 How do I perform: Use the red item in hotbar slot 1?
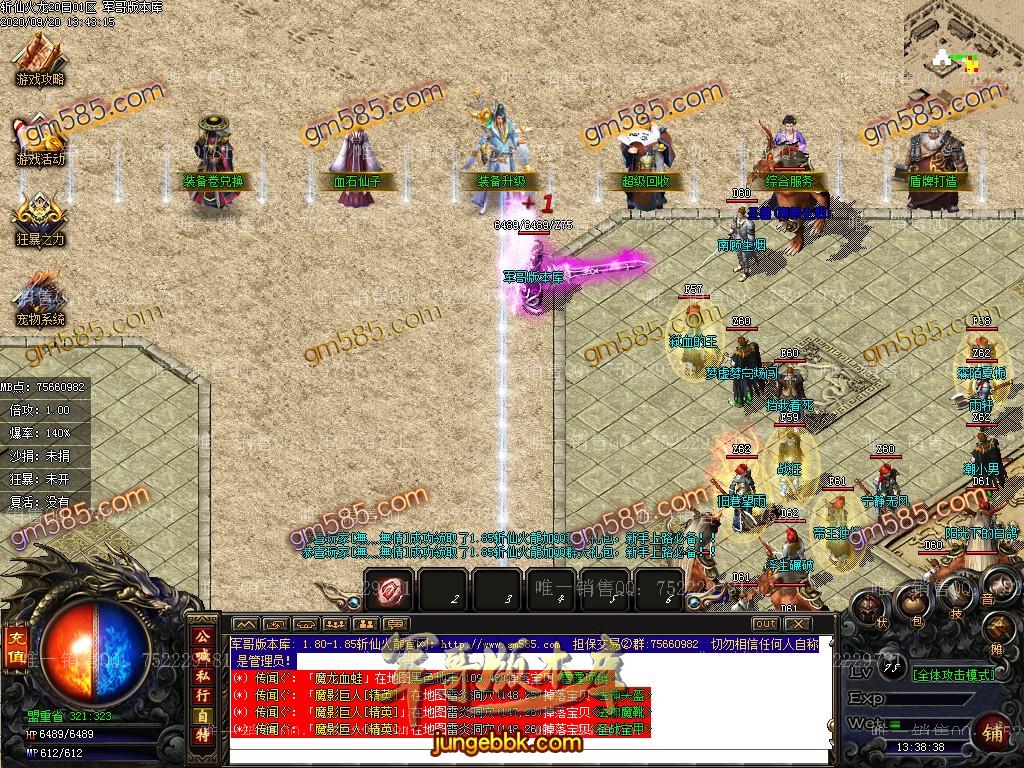(391, 590)
